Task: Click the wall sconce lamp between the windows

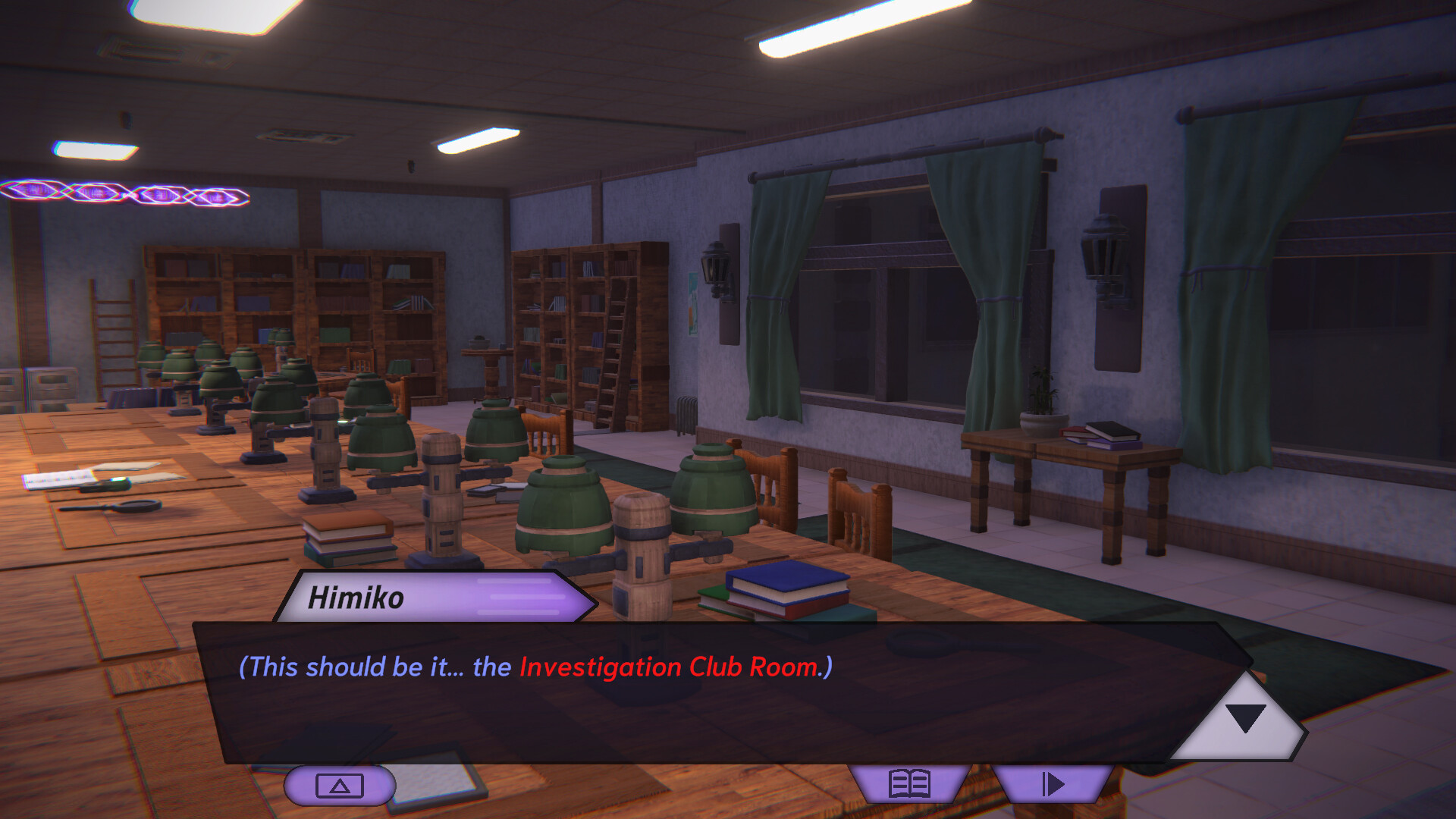Action: pos(1102,250)
